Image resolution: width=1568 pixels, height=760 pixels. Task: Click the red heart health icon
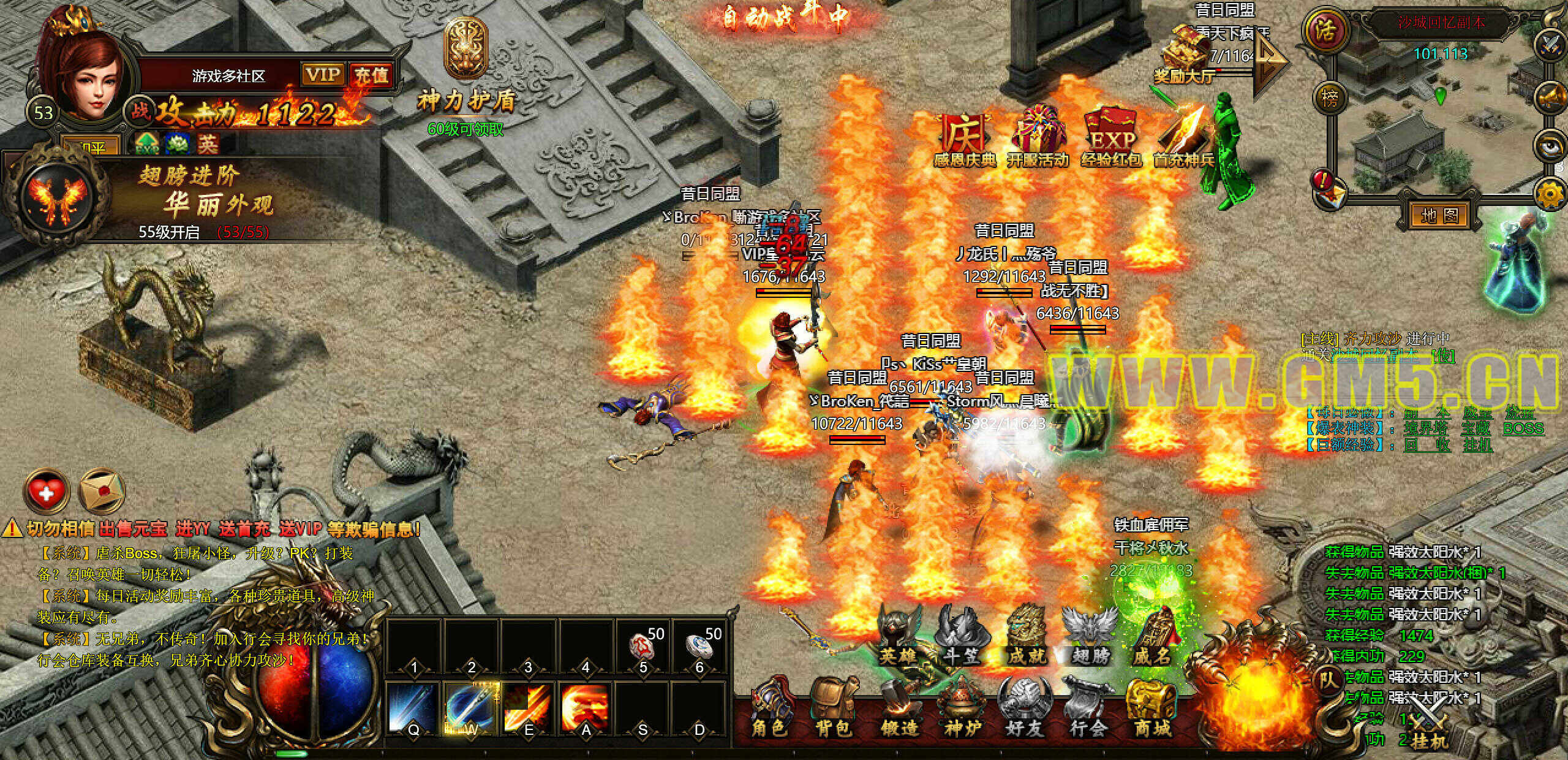coord(47,492)
